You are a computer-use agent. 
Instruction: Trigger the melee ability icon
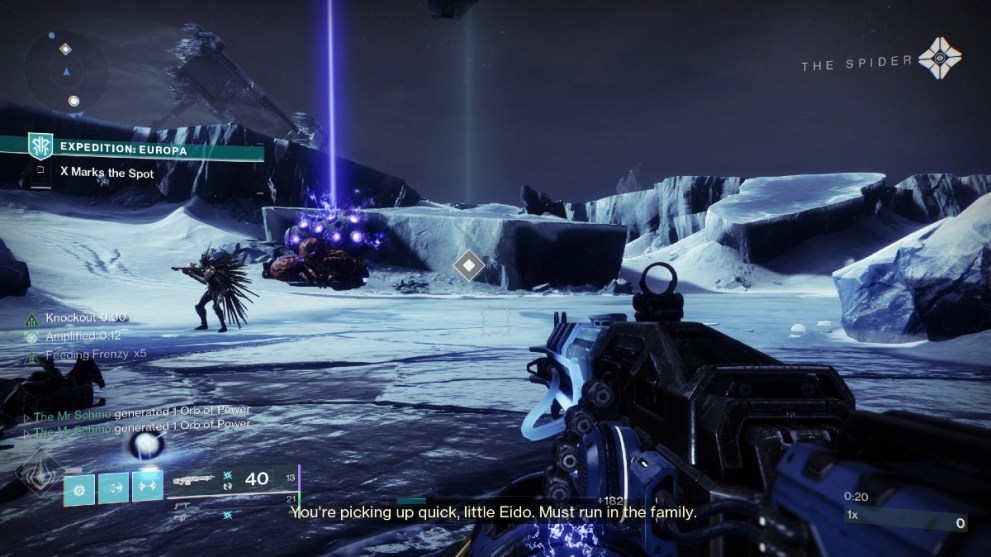pyautogui.click(x=147, y=487)
